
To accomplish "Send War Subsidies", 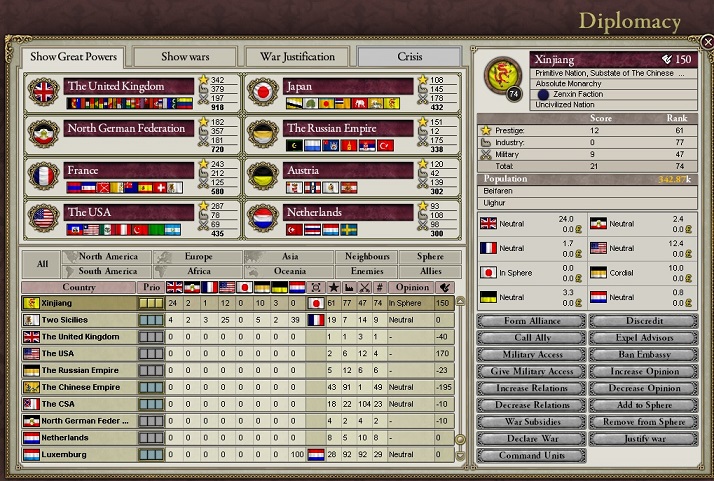I will [x=530, y=422].
